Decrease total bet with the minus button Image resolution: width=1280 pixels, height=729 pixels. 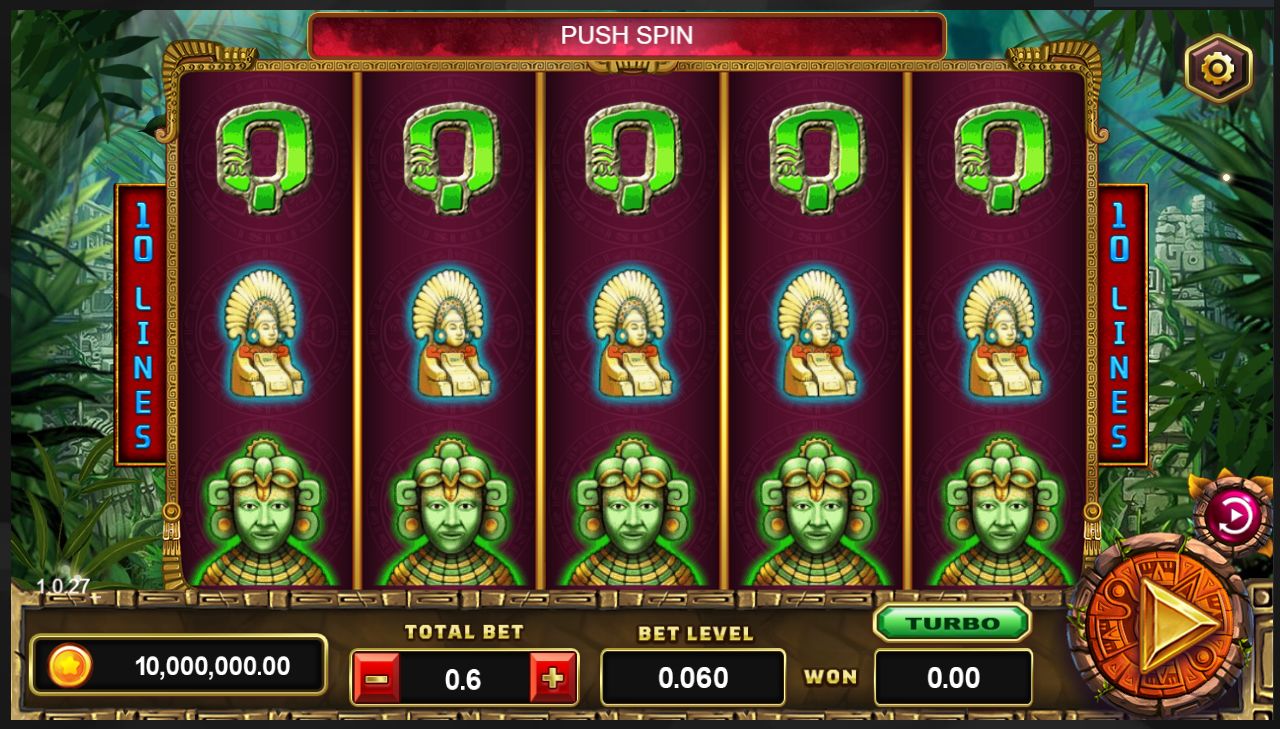click(377, 679)
